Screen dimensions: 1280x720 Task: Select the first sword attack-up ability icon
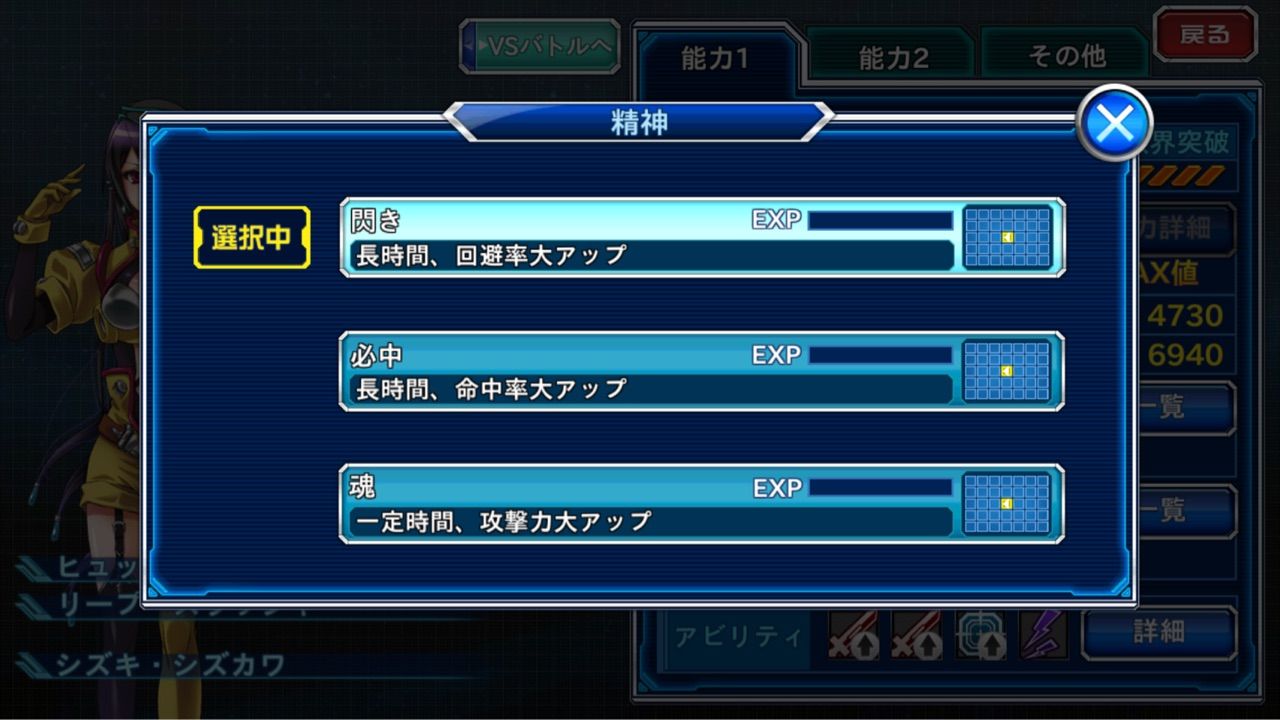point(851,635)
